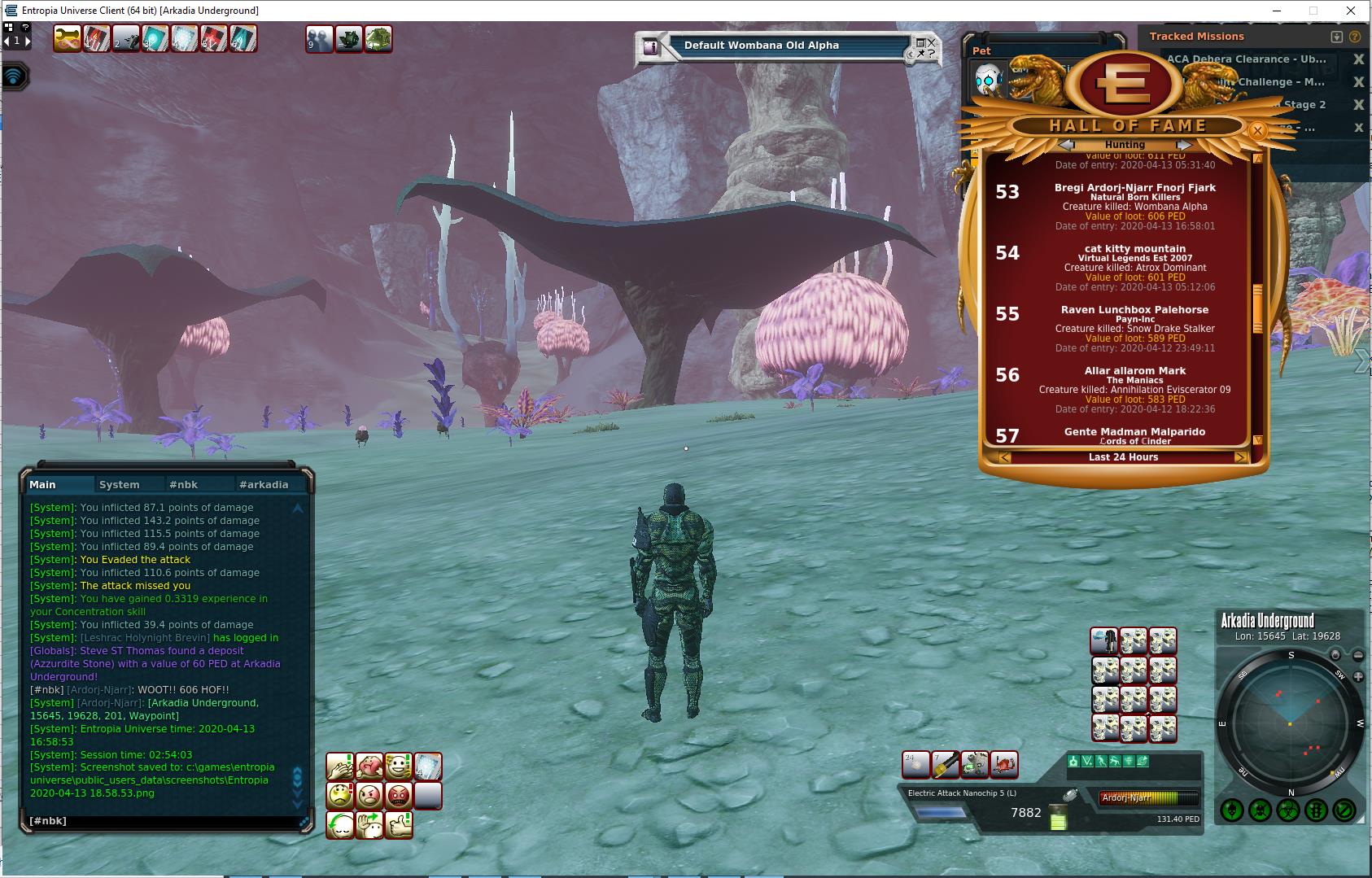This screenshot has width=1372, height=878.
Task: Advance the Last 24 Hours period forward
Action: point(1240,457)
